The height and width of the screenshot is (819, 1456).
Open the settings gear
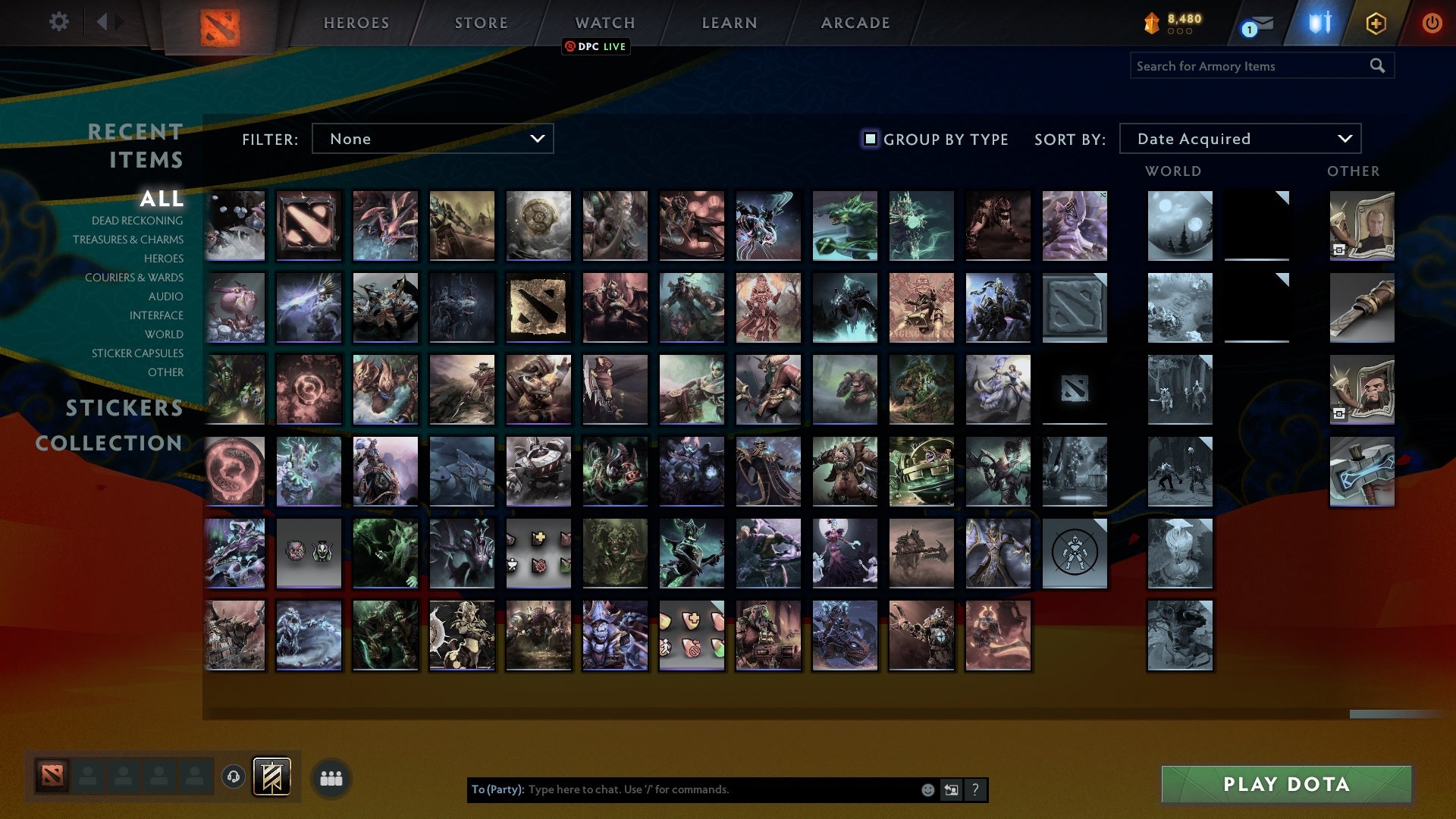59,22
